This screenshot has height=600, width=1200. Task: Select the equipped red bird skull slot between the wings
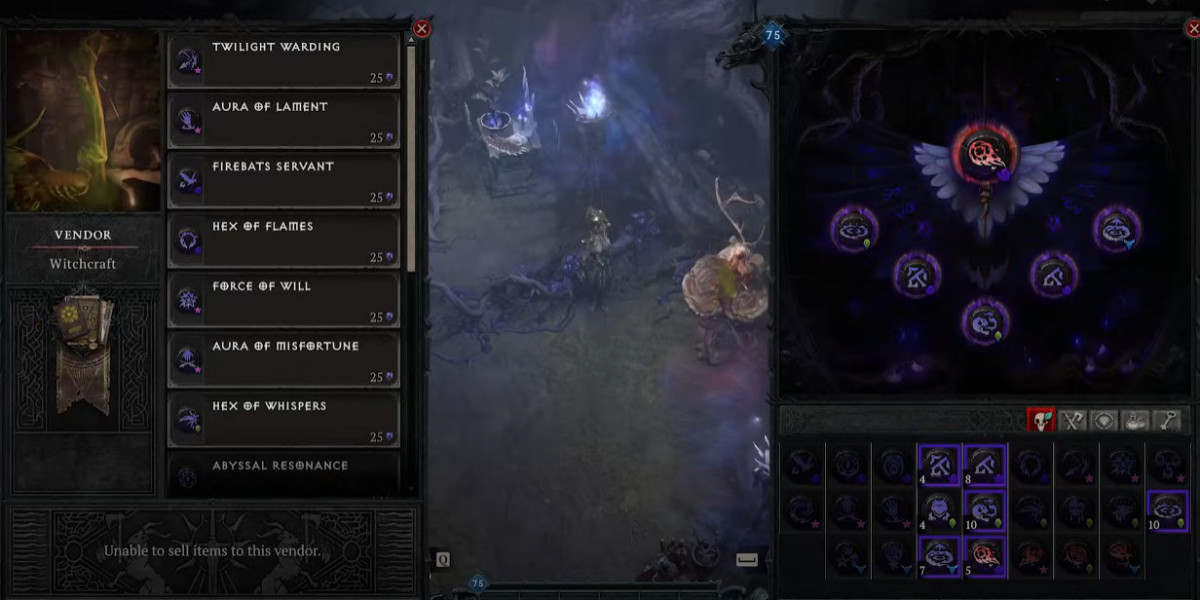(x=987, y=153)
